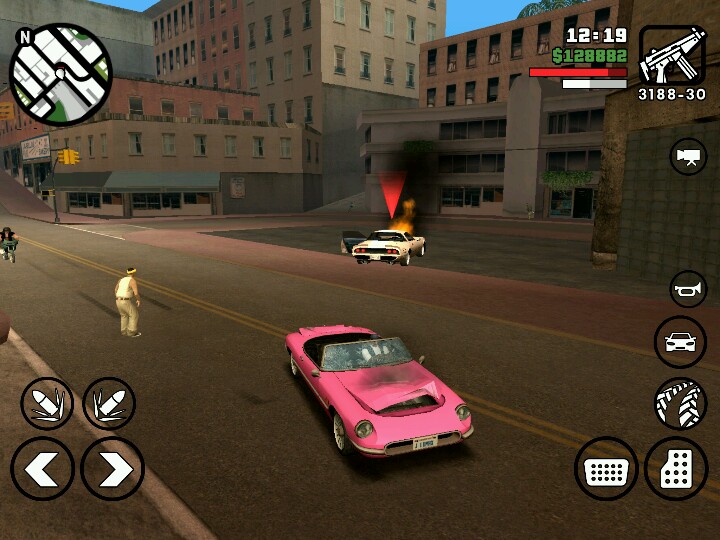Exit vehicle with the car icon button
Image resolution: width=720 pixels, height=540 pixels.
(x=680, y=342)
